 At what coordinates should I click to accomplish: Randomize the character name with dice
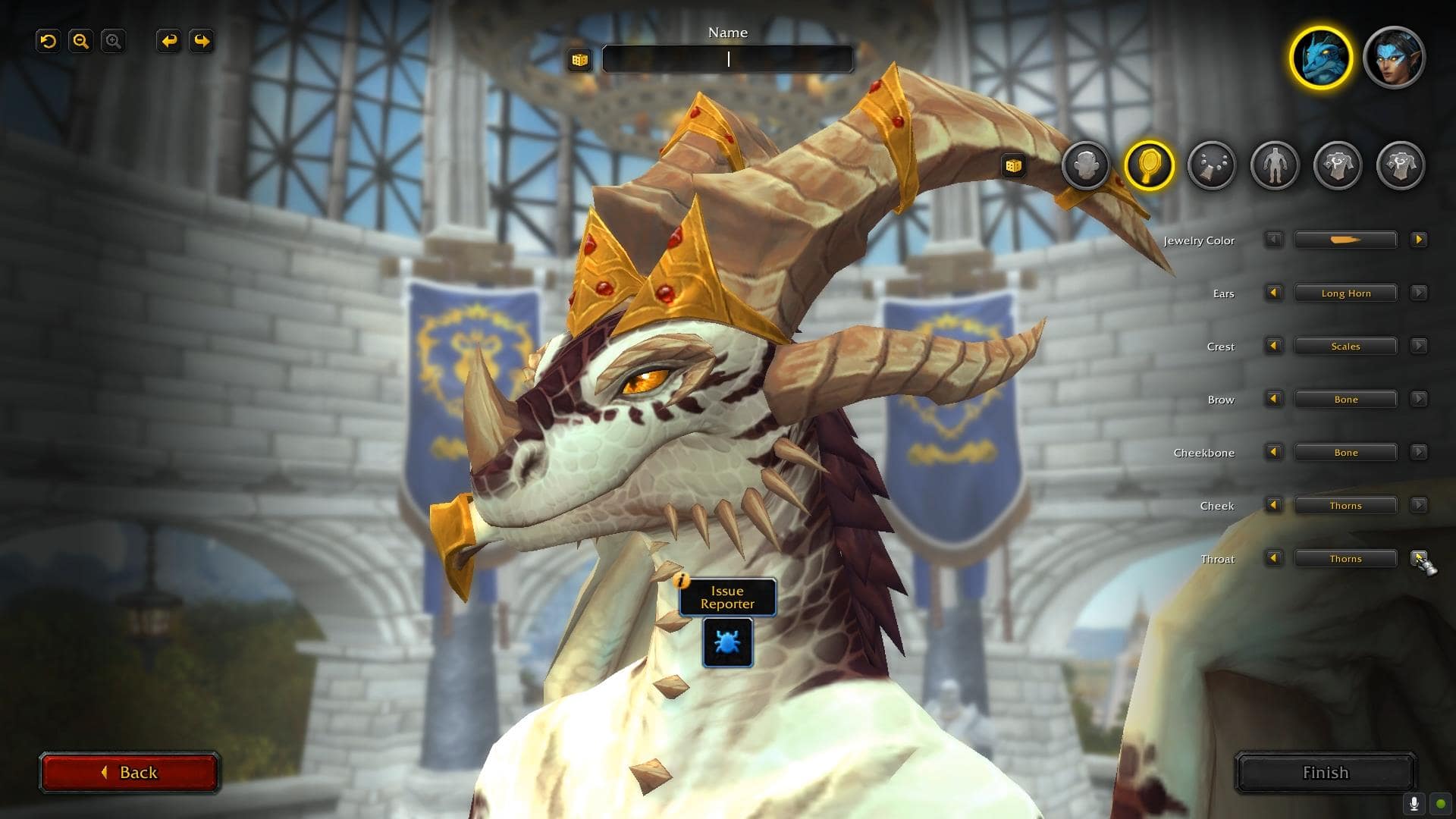click(580, 60)
